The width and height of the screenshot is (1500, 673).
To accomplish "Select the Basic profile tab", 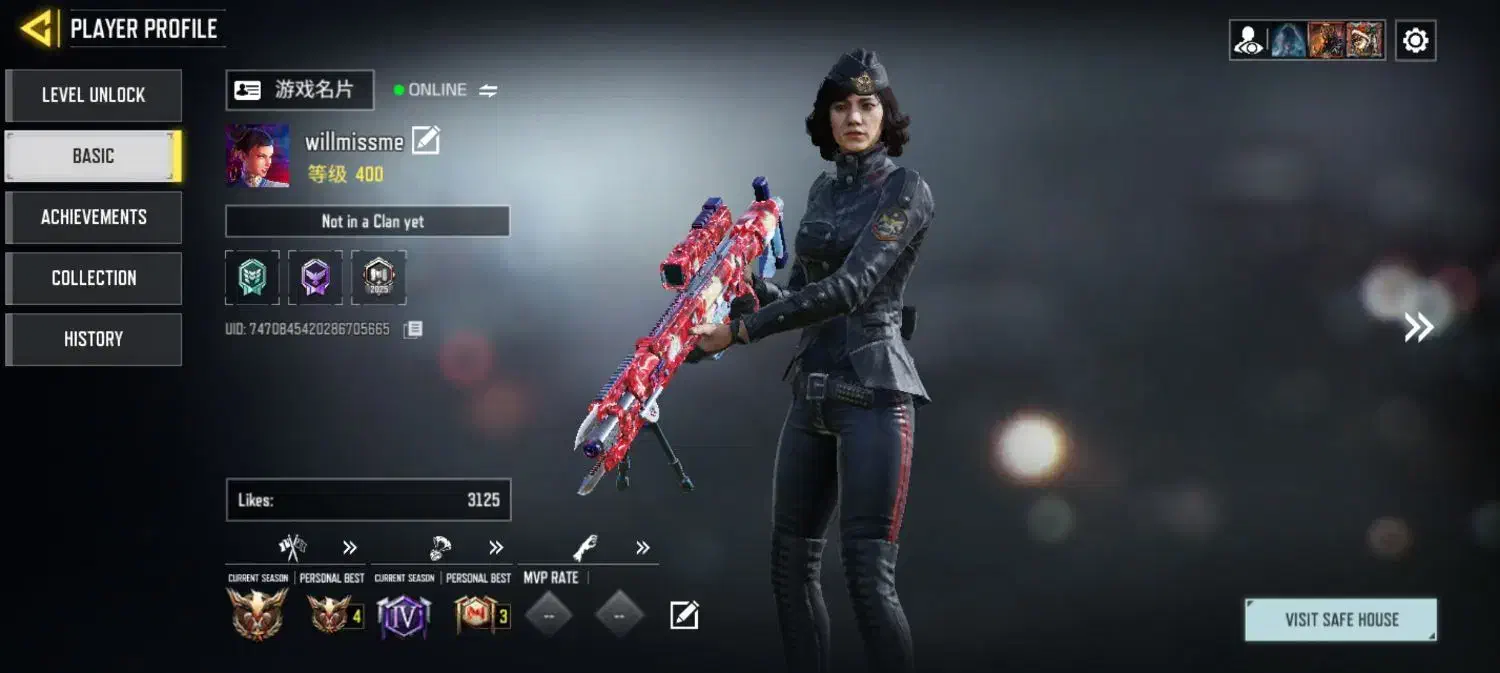I will 93,156.
